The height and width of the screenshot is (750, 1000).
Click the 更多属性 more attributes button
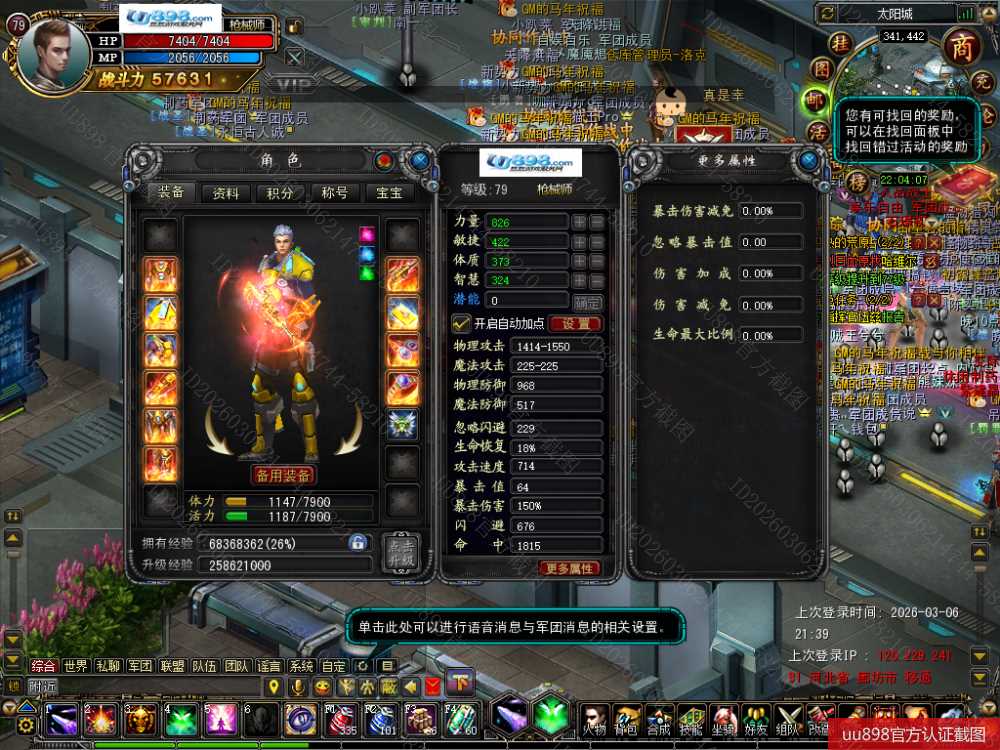point(570,568)
